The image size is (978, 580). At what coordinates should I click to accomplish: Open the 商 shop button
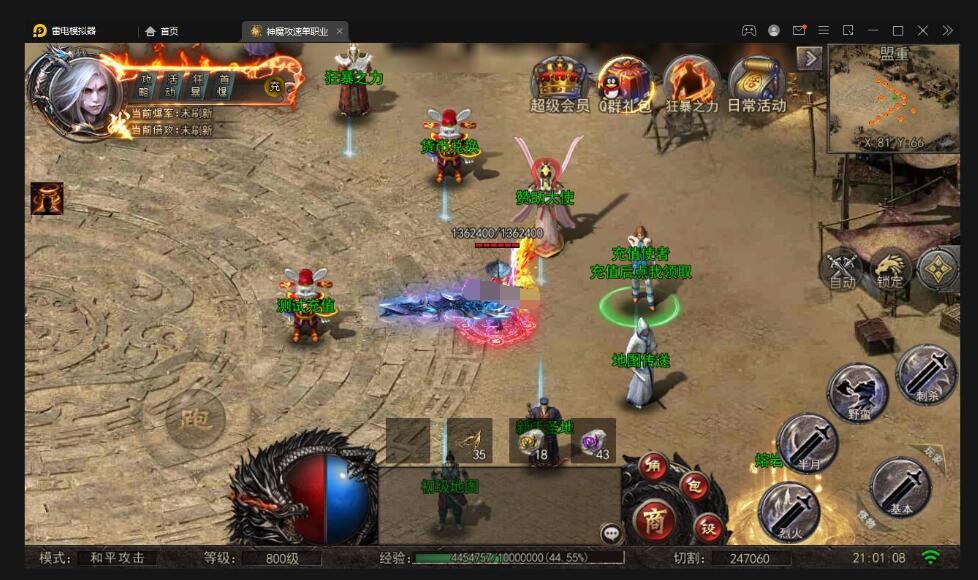point(653,519)
